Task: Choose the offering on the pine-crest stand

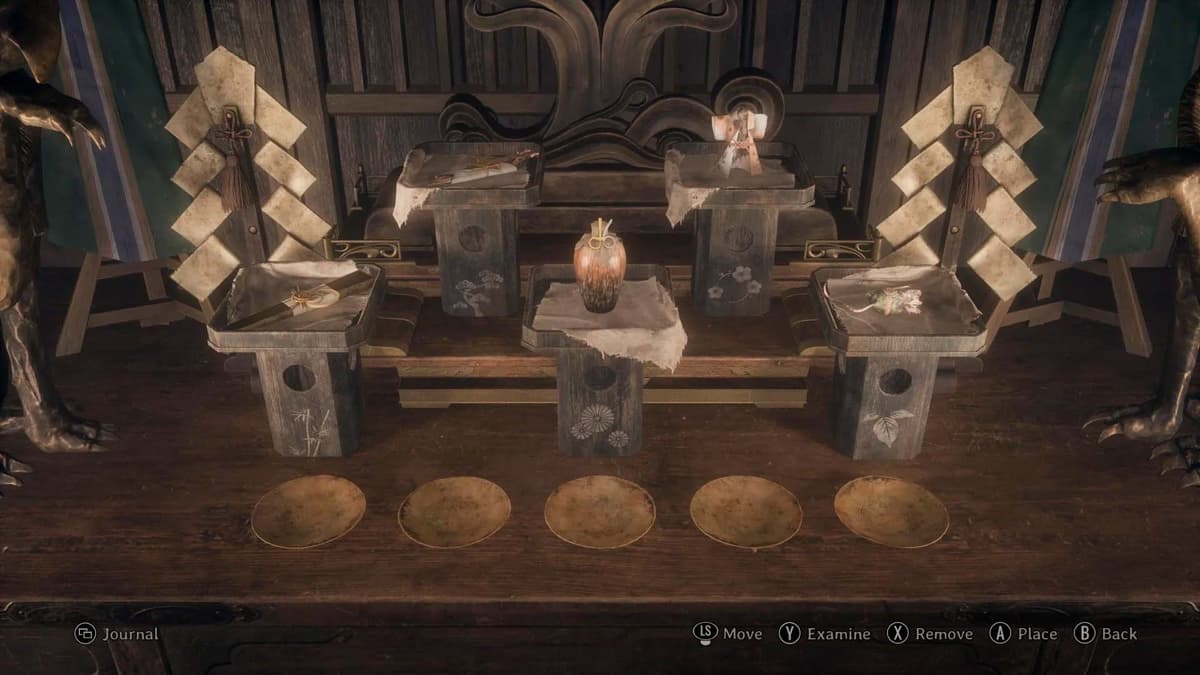Action: click(x=472, y=165)
